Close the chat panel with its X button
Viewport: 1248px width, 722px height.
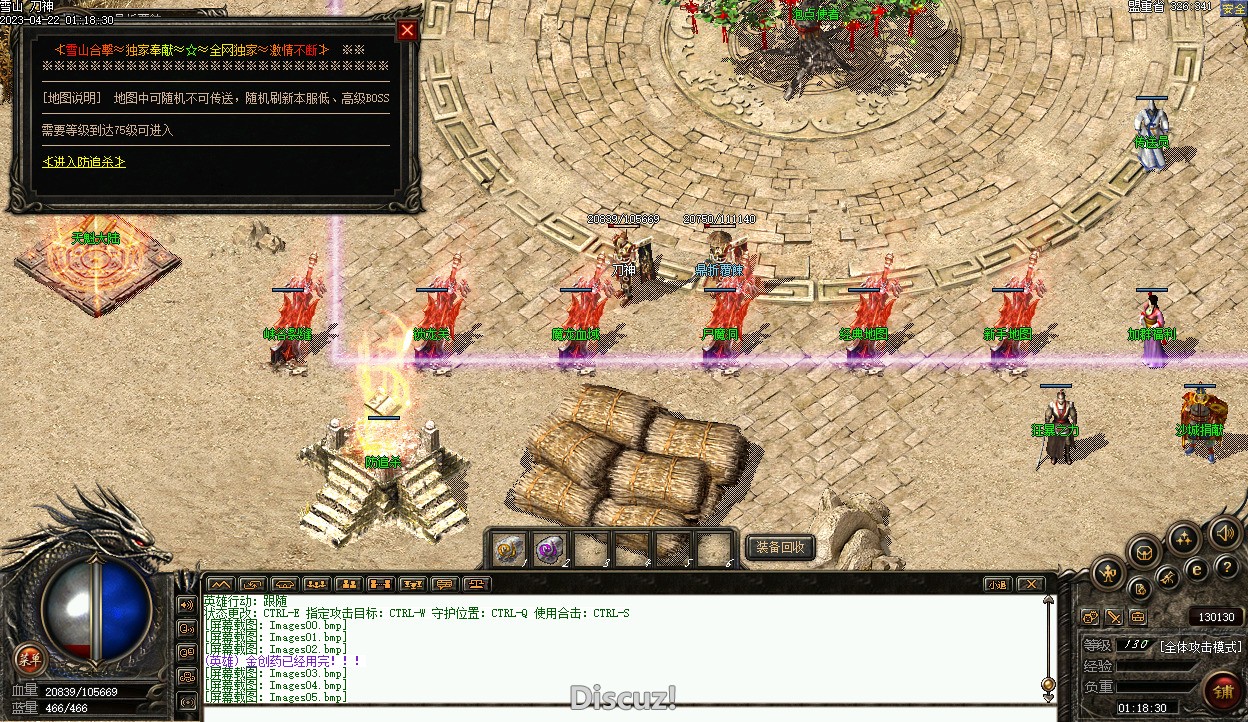click(1030, 584)
